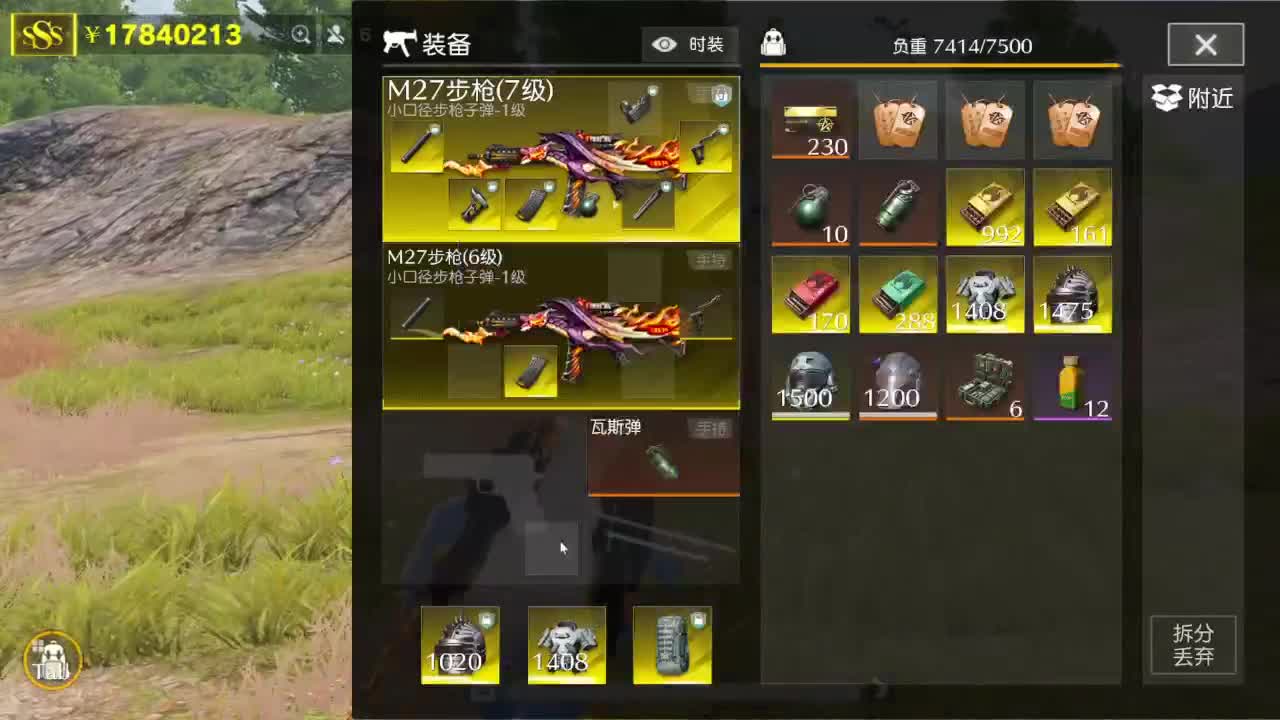Select the yellow drink bottle showing 12
The width and height of the screenshot is (1280, 720).
[1071, 382]
